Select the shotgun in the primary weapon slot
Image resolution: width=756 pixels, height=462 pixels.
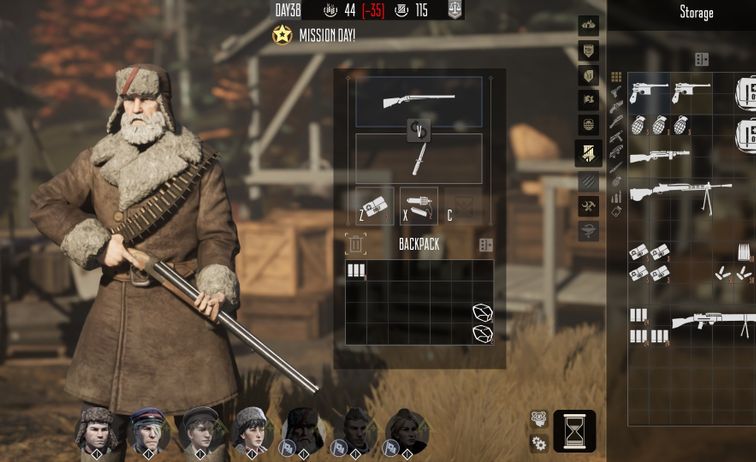point(419,100)
